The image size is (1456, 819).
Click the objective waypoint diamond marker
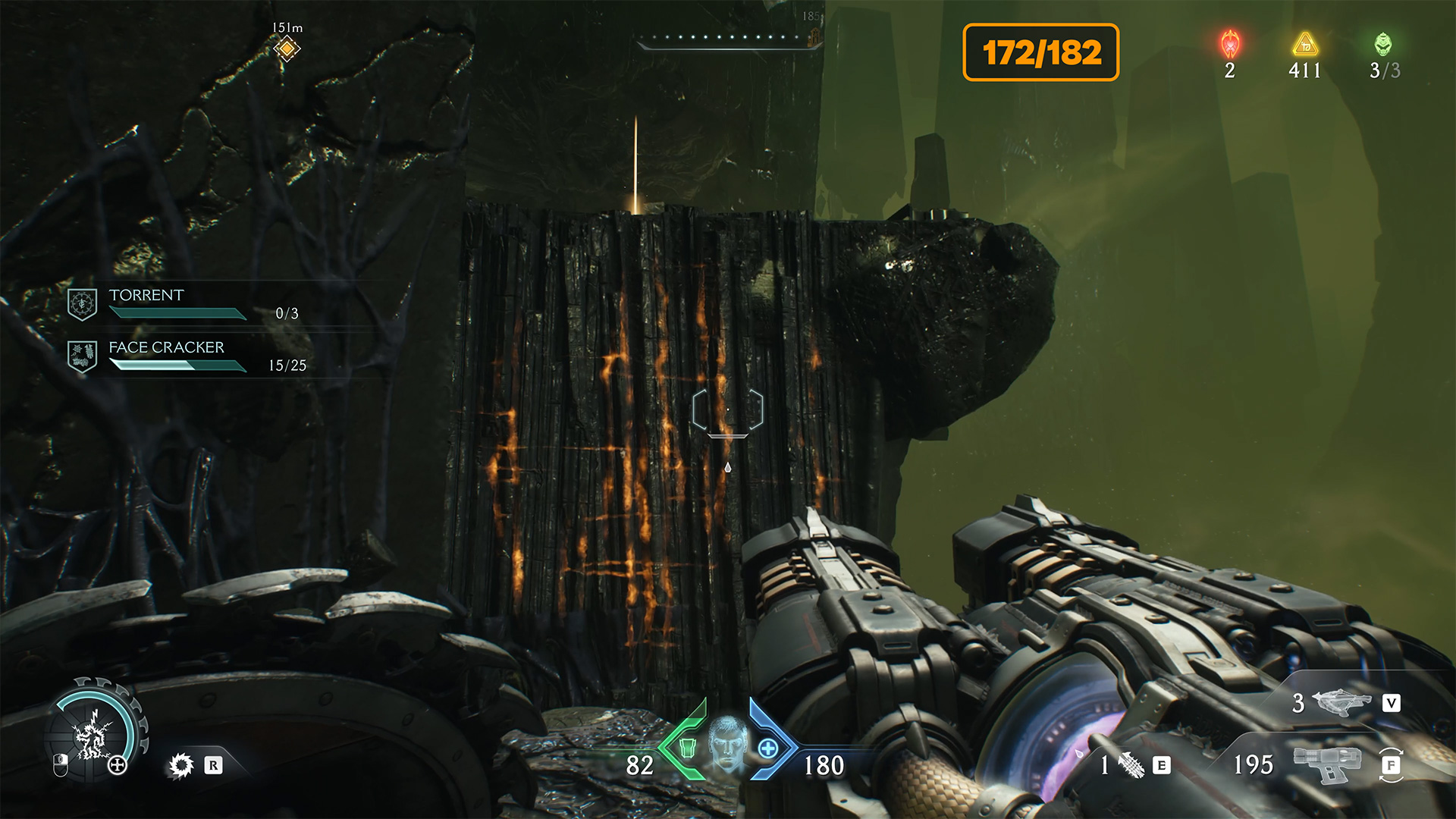(x=287, y=49)
